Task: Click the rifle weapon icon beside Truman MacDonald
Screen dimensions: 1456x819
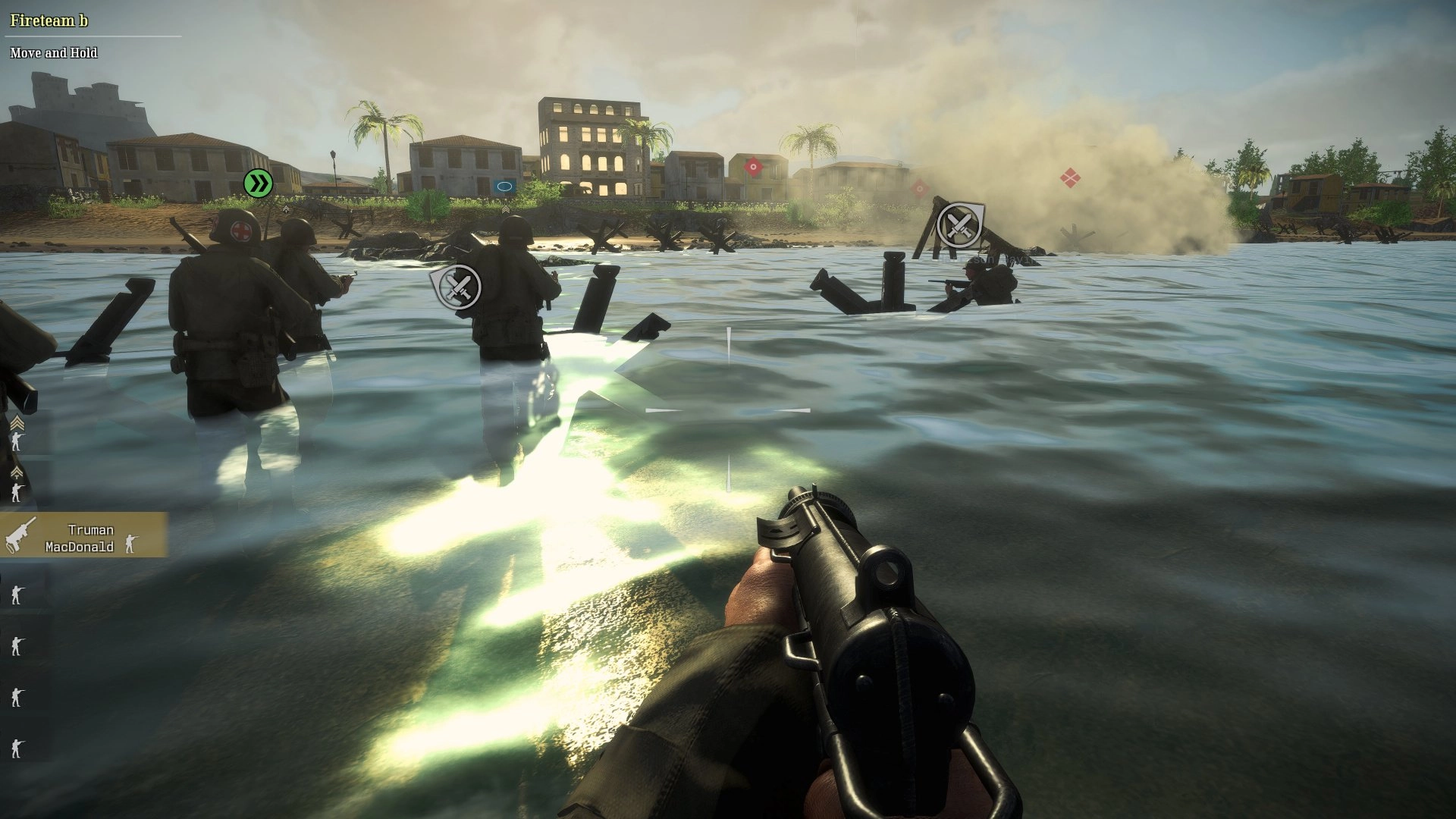Action: tap(20, 535)
